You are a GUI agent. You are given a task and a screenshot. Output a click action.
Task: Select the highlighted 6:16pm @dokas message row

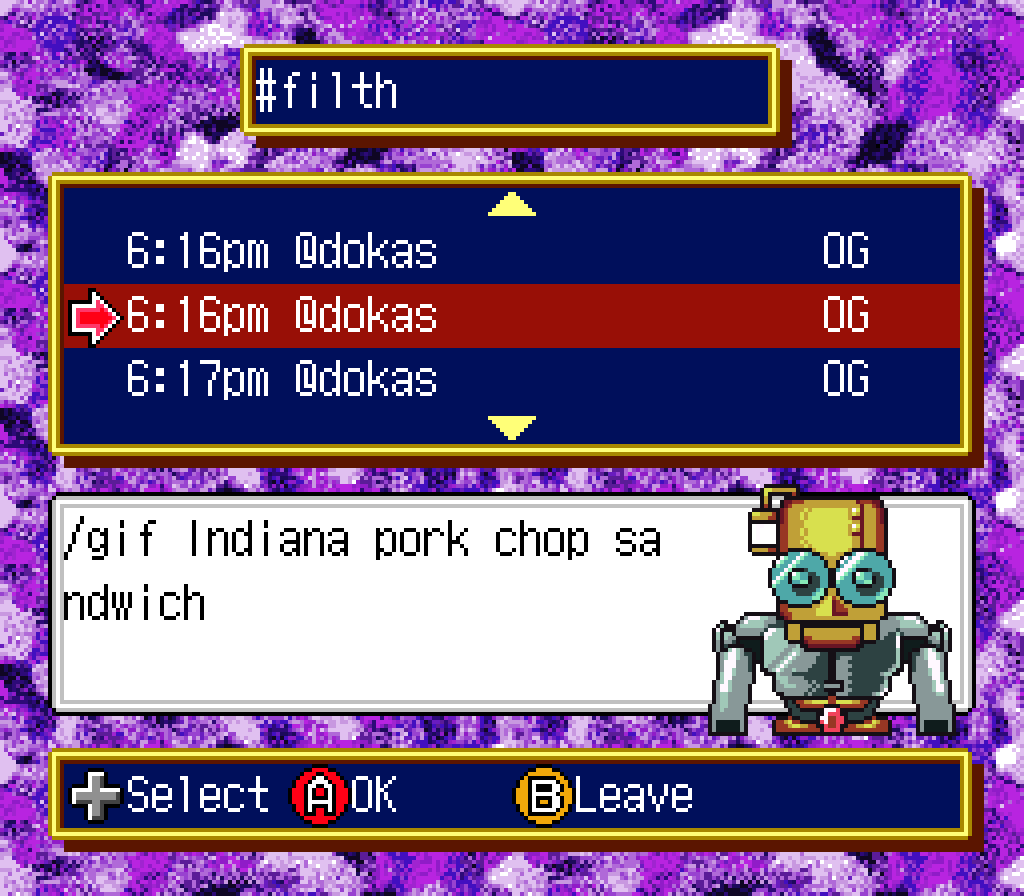(x=510, y=316)
